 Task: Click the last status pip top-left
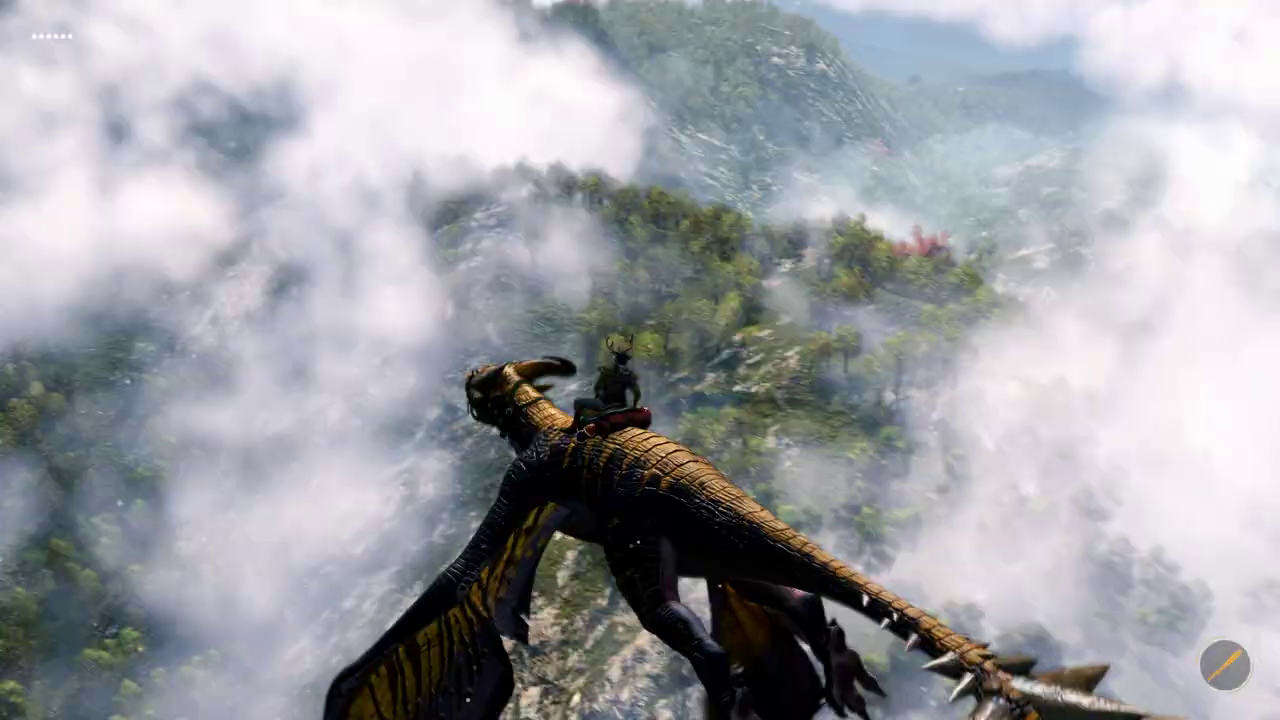pyautogui.click(x=71, y=37)
